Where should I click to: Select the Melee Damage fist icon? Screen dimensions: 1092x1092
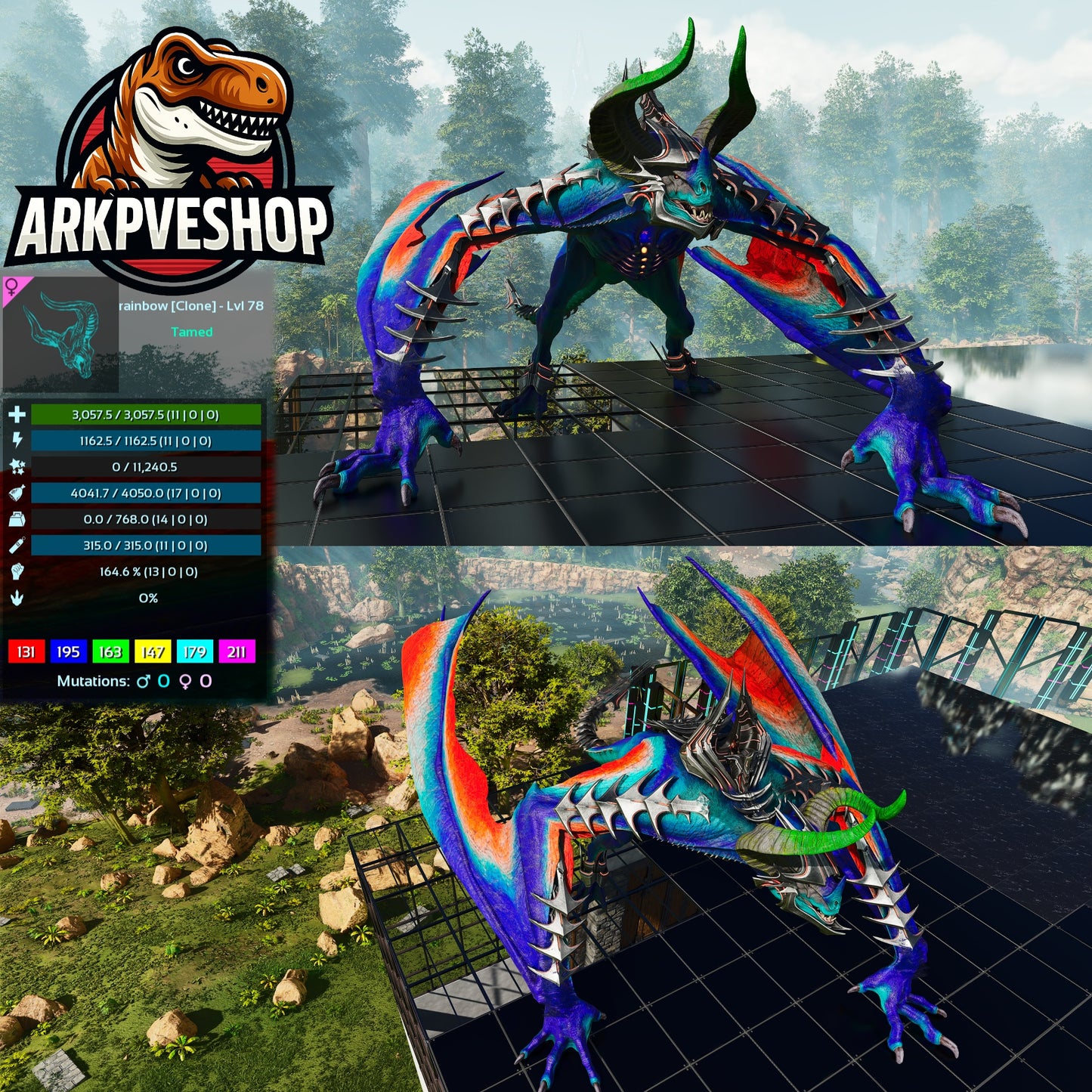[17, 573]
